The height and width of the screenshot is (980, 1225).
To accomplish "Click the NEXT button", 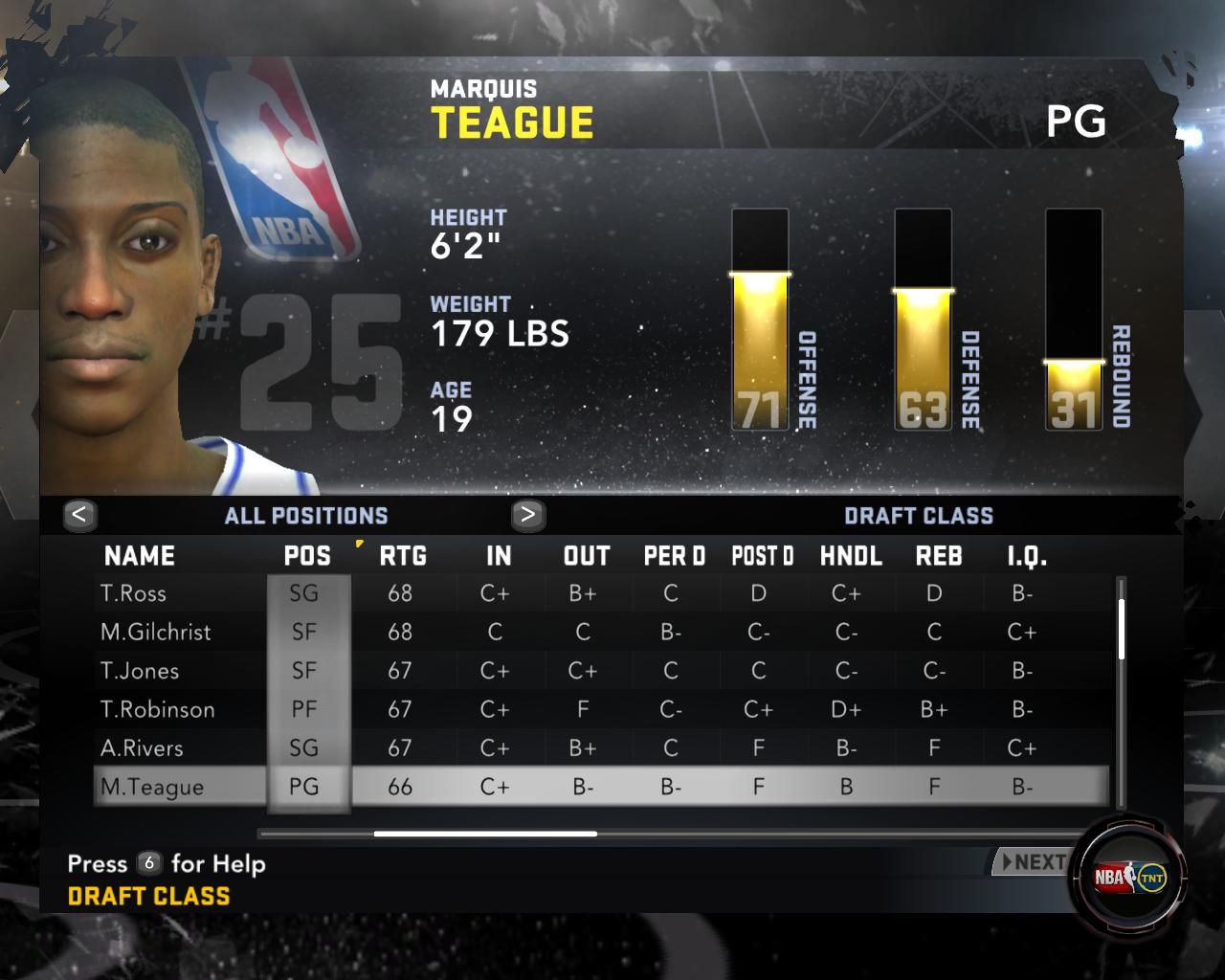I will pyautogui.click(x=1032, y=862).
